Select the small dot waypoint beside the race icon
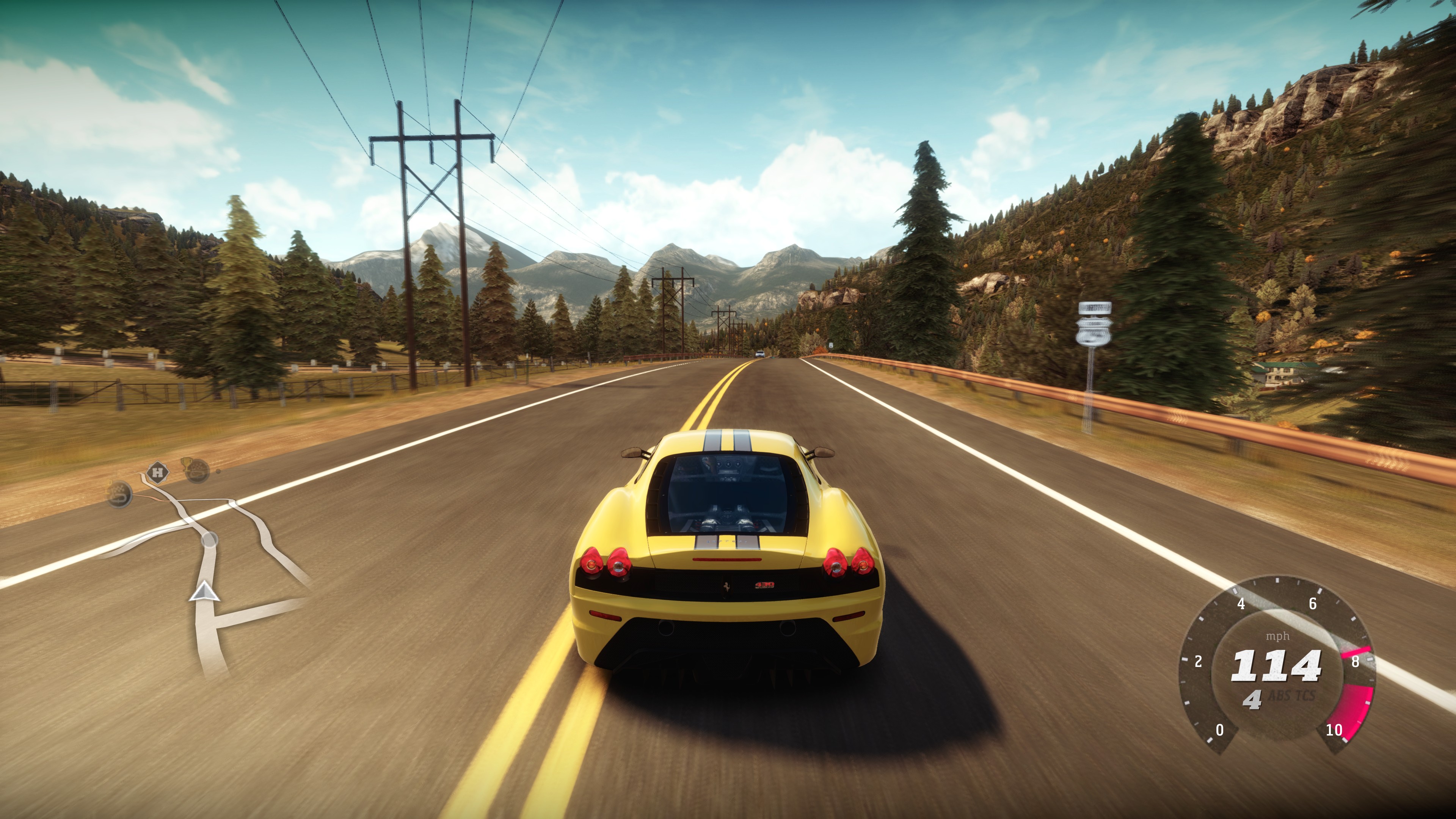This screenshot has height=819, width=1456. tap(218, 472)
